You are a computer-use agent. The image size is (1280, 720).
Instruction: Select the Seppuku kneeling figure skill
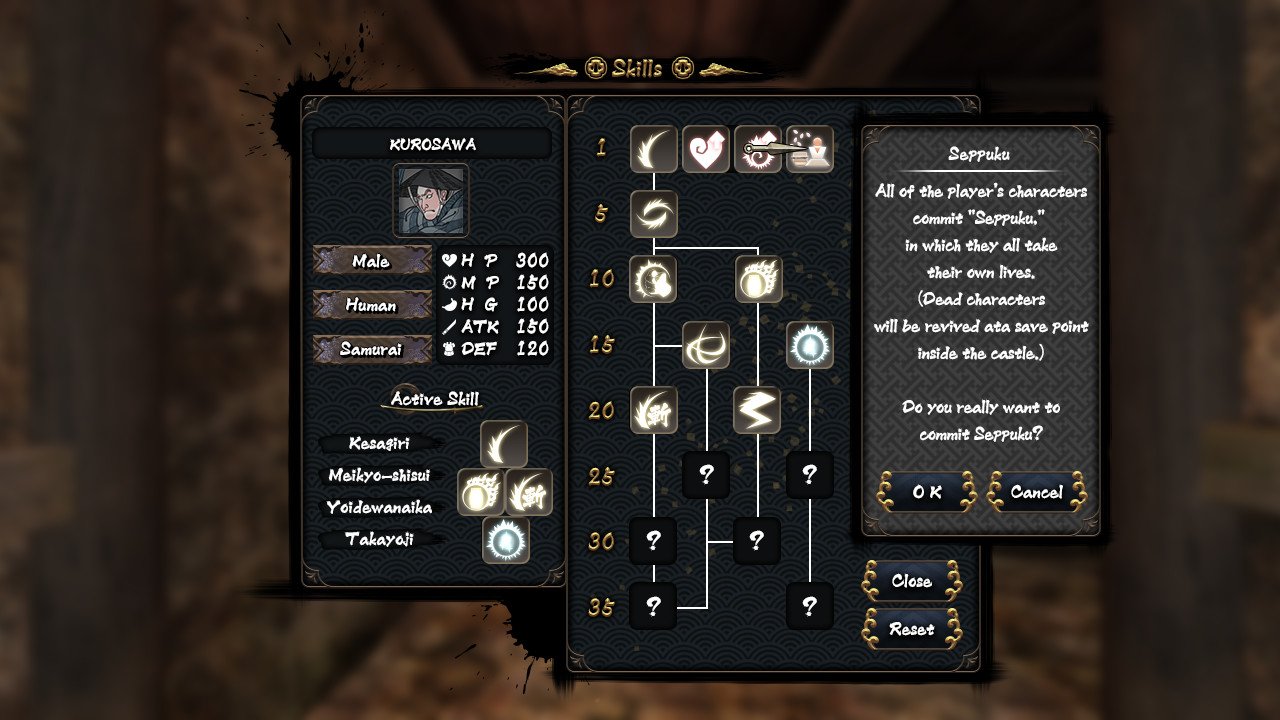(x=811, y=149)
